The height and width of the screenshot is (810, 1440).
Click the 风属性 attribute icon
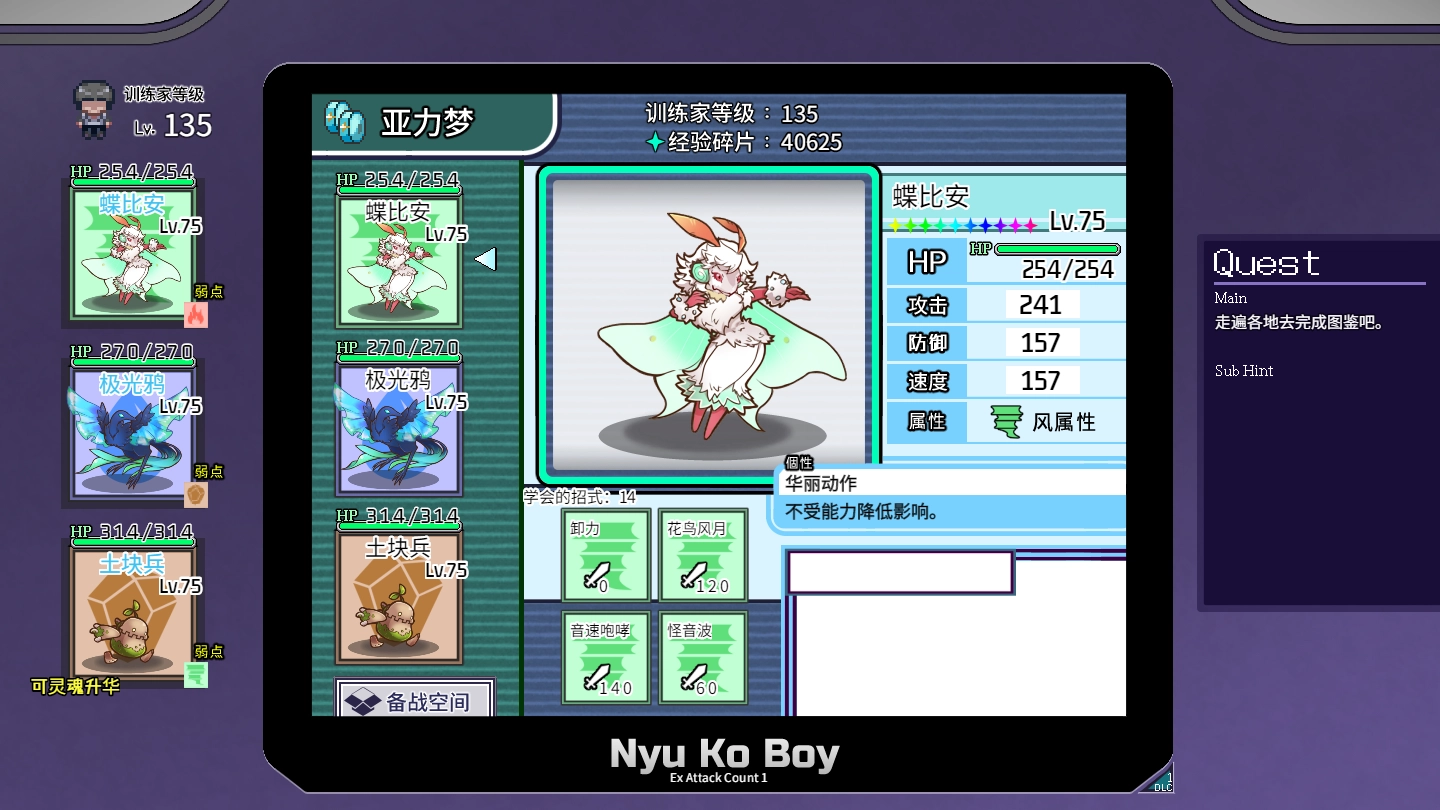[1006, 422]
